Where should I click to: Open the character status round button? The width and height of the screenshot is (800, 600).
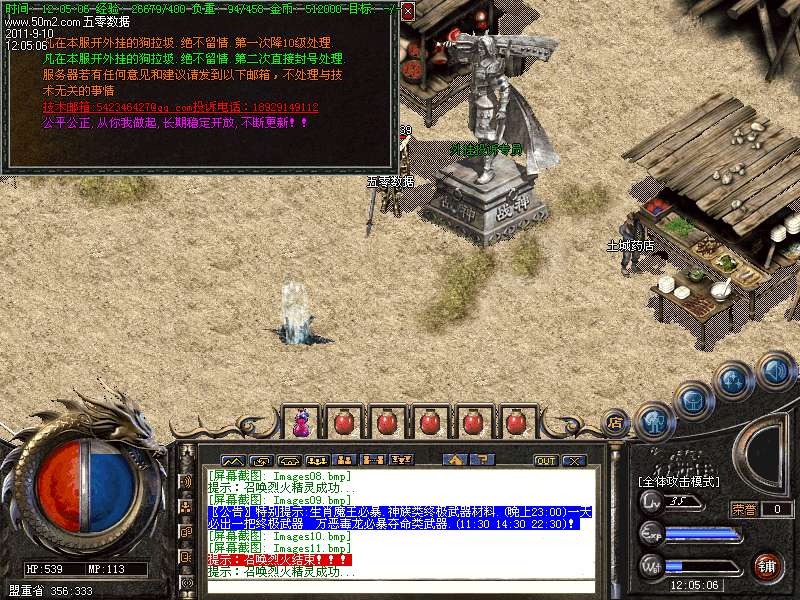(x=655, y=421)
